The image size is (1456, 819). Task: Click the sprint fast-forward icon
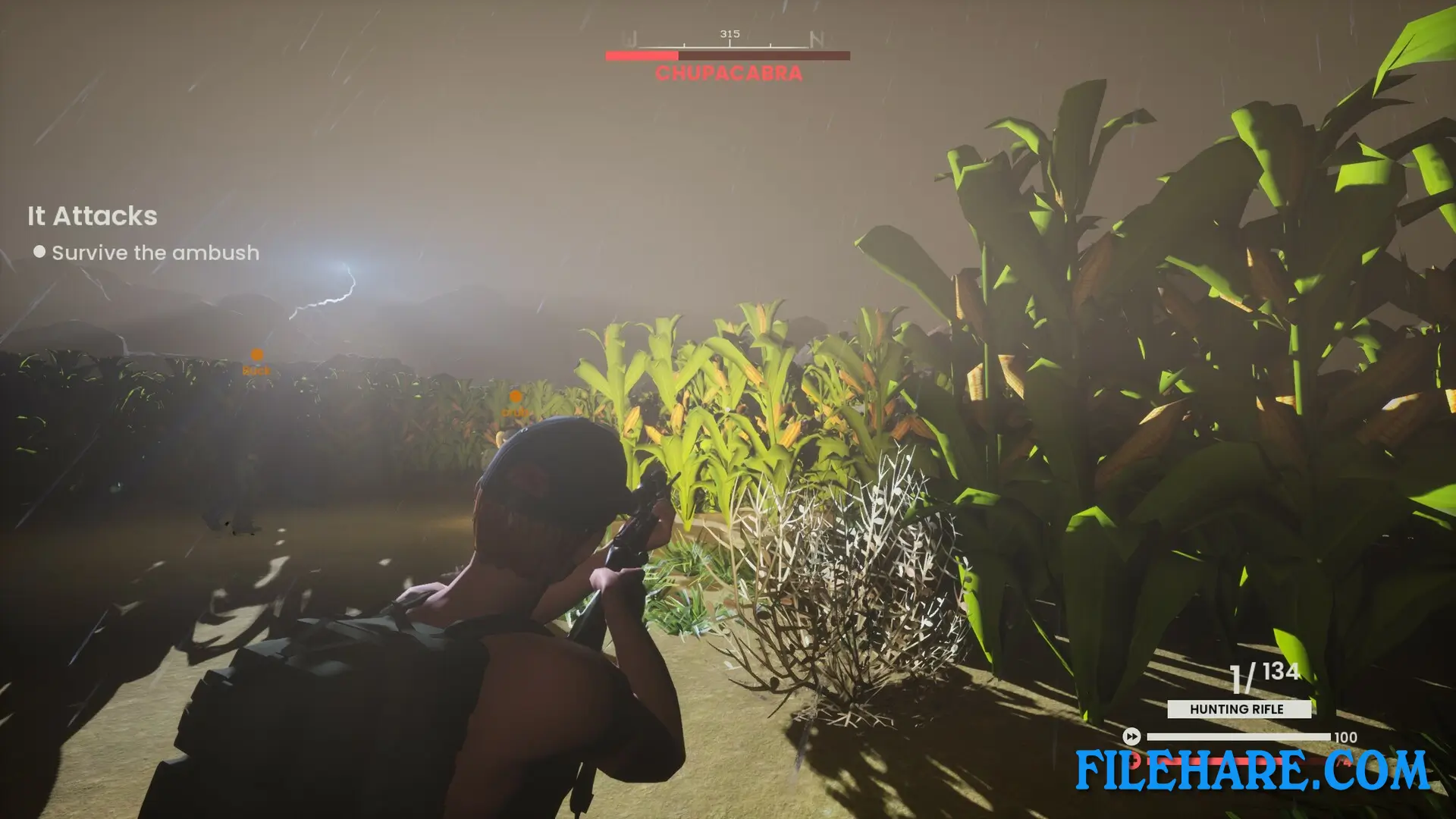(1131, 736)
